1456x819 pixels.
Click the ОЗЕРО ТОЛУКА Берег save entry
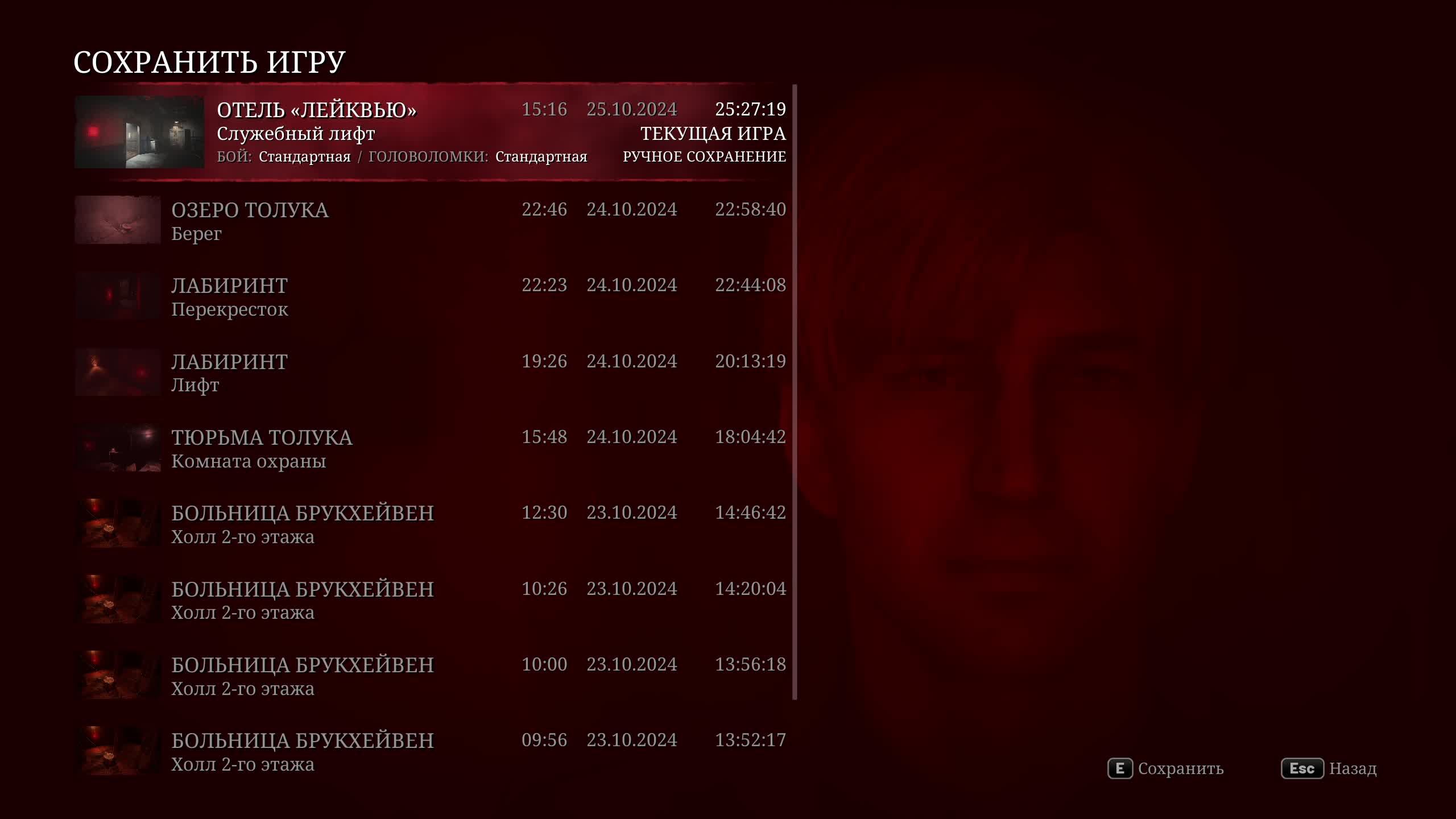click(x=398, y=221)
